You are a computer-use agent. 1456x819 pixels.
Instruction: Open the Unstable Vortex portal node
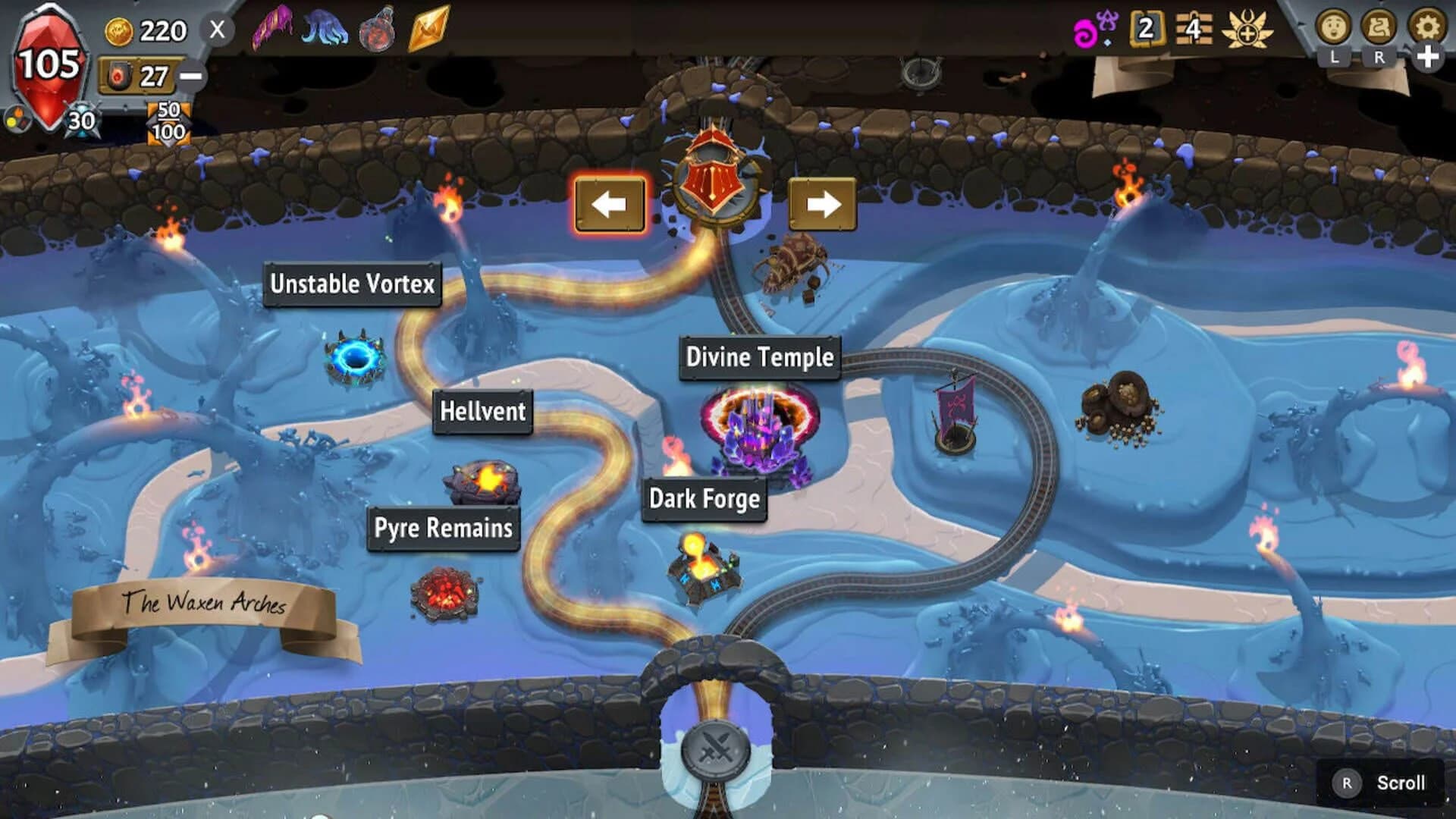[x=353, y=356]
